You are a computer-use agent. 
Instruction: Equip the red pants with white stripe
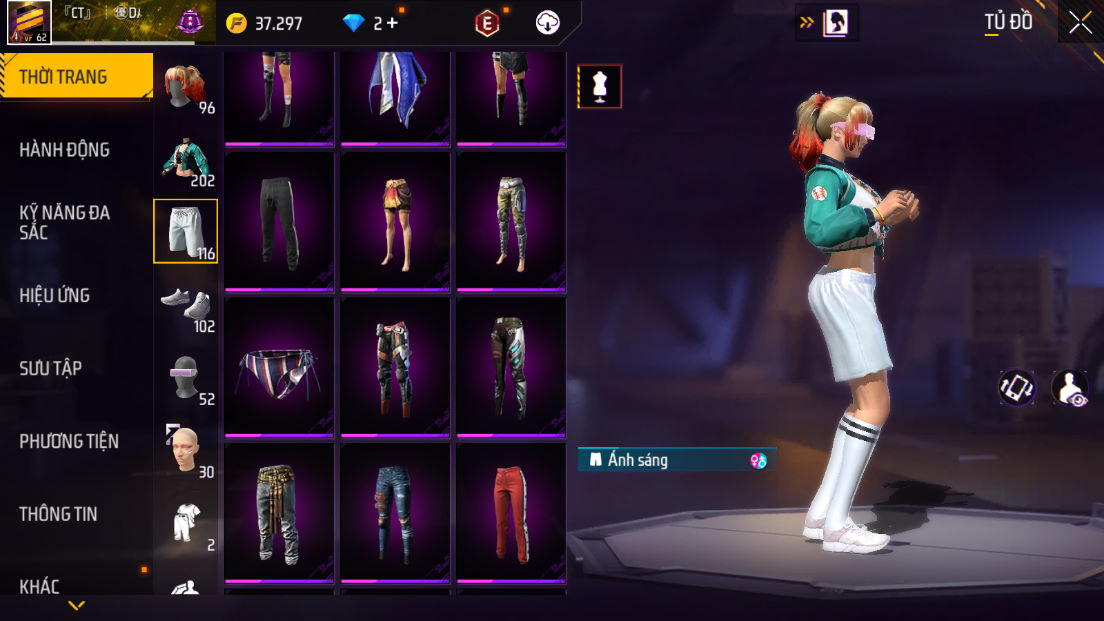tap(511, 510)
